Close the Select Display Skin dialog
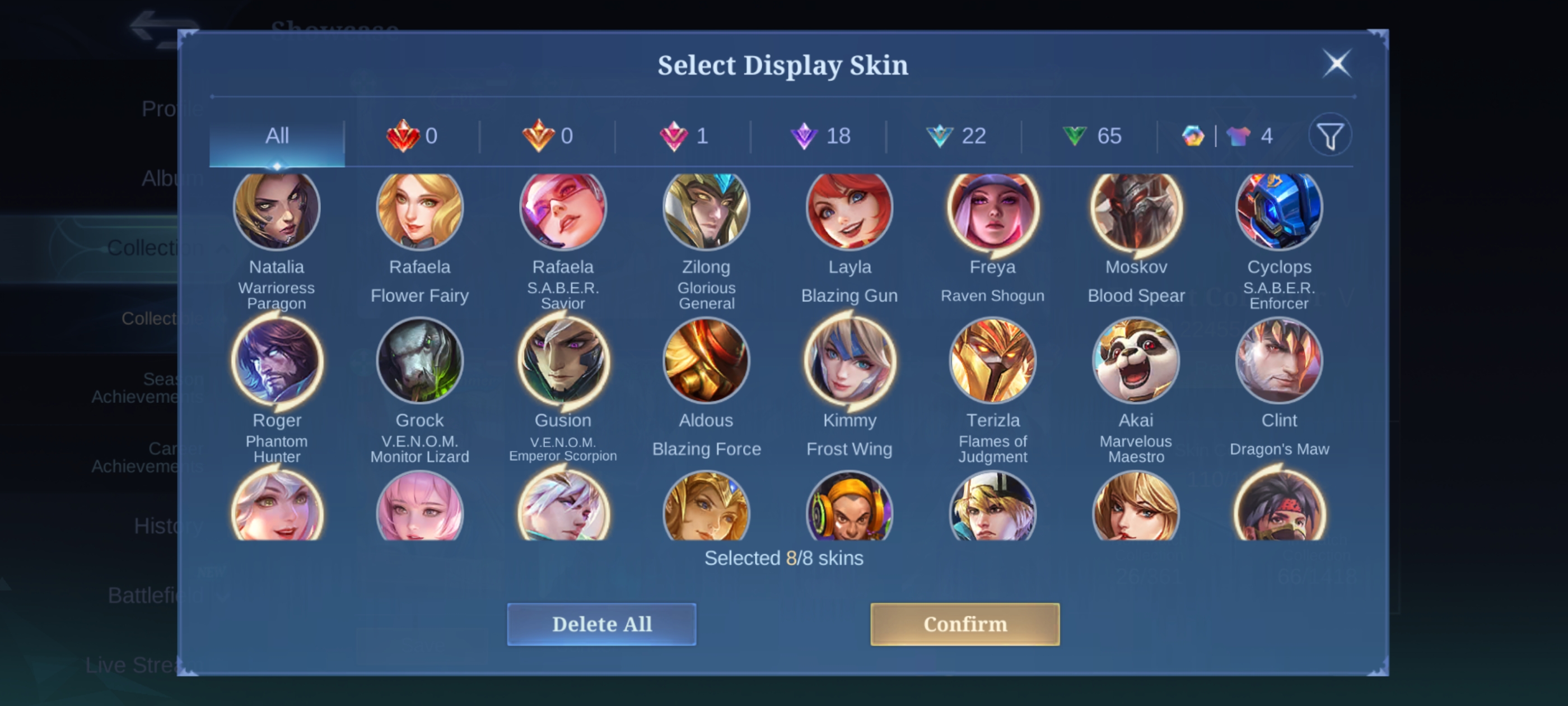 (1337, 63)
